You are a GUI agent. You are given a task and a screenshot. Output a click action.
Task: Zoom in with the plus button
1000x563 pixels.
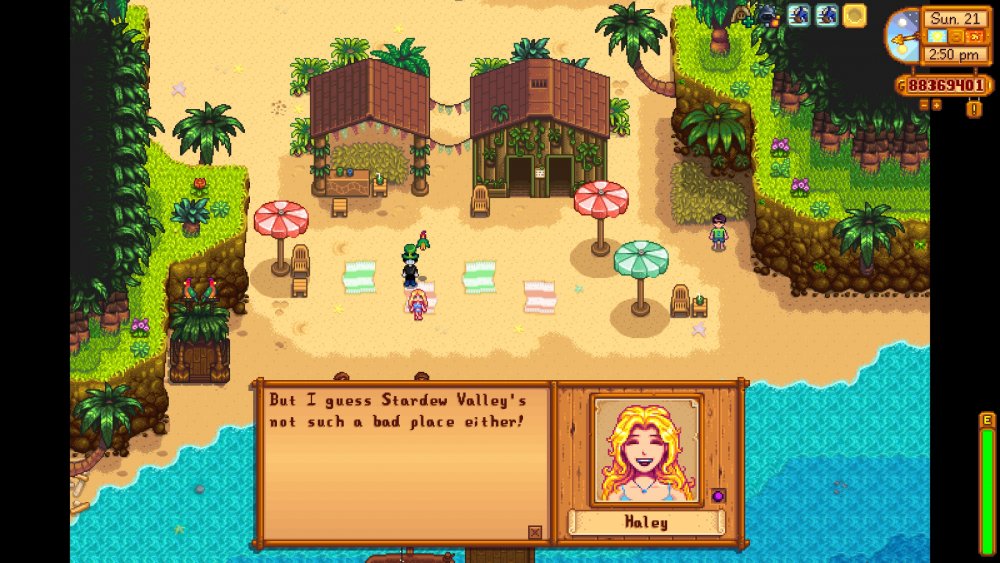(x=936, y=104)
